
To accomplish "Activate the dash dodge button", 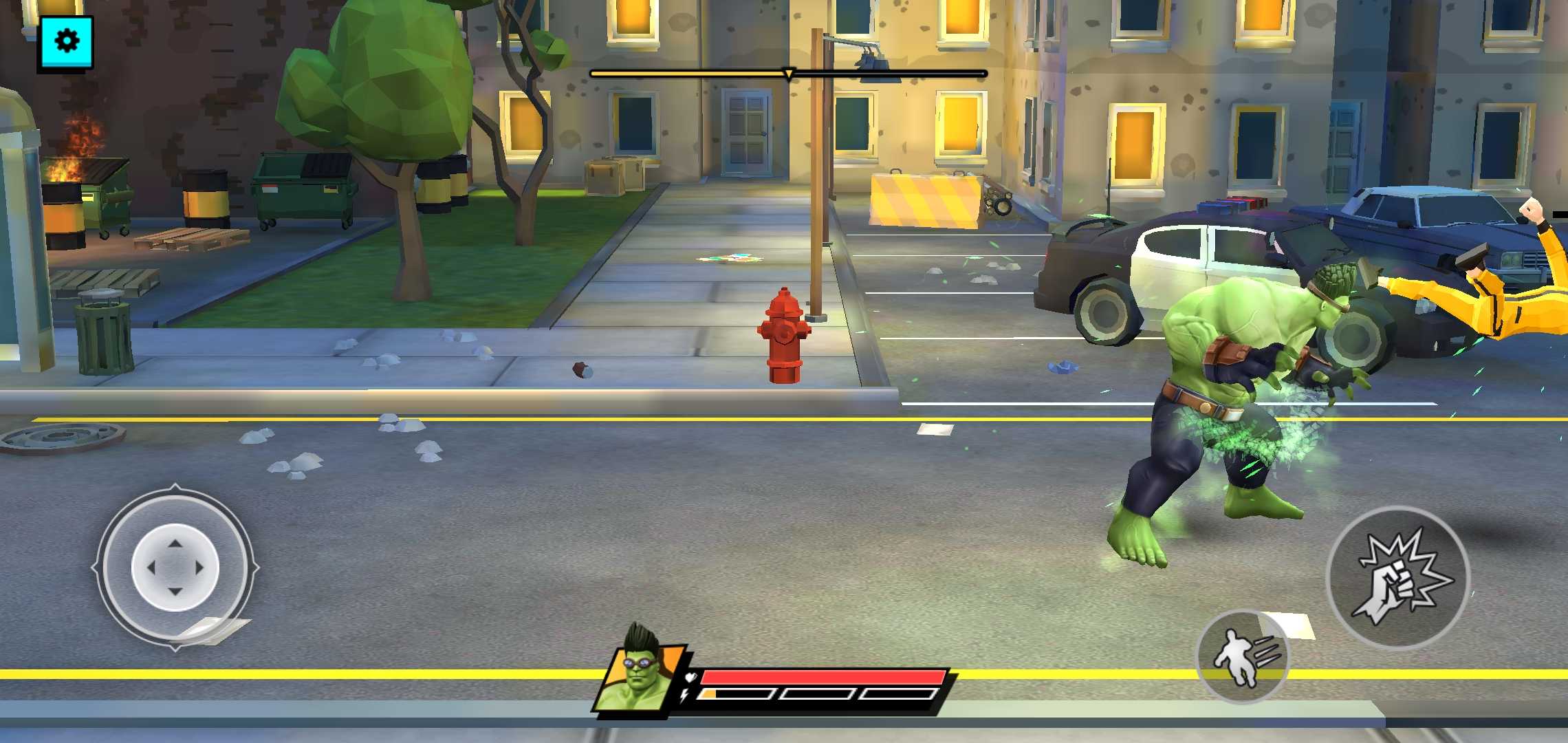I will [x=1242, y=656].
